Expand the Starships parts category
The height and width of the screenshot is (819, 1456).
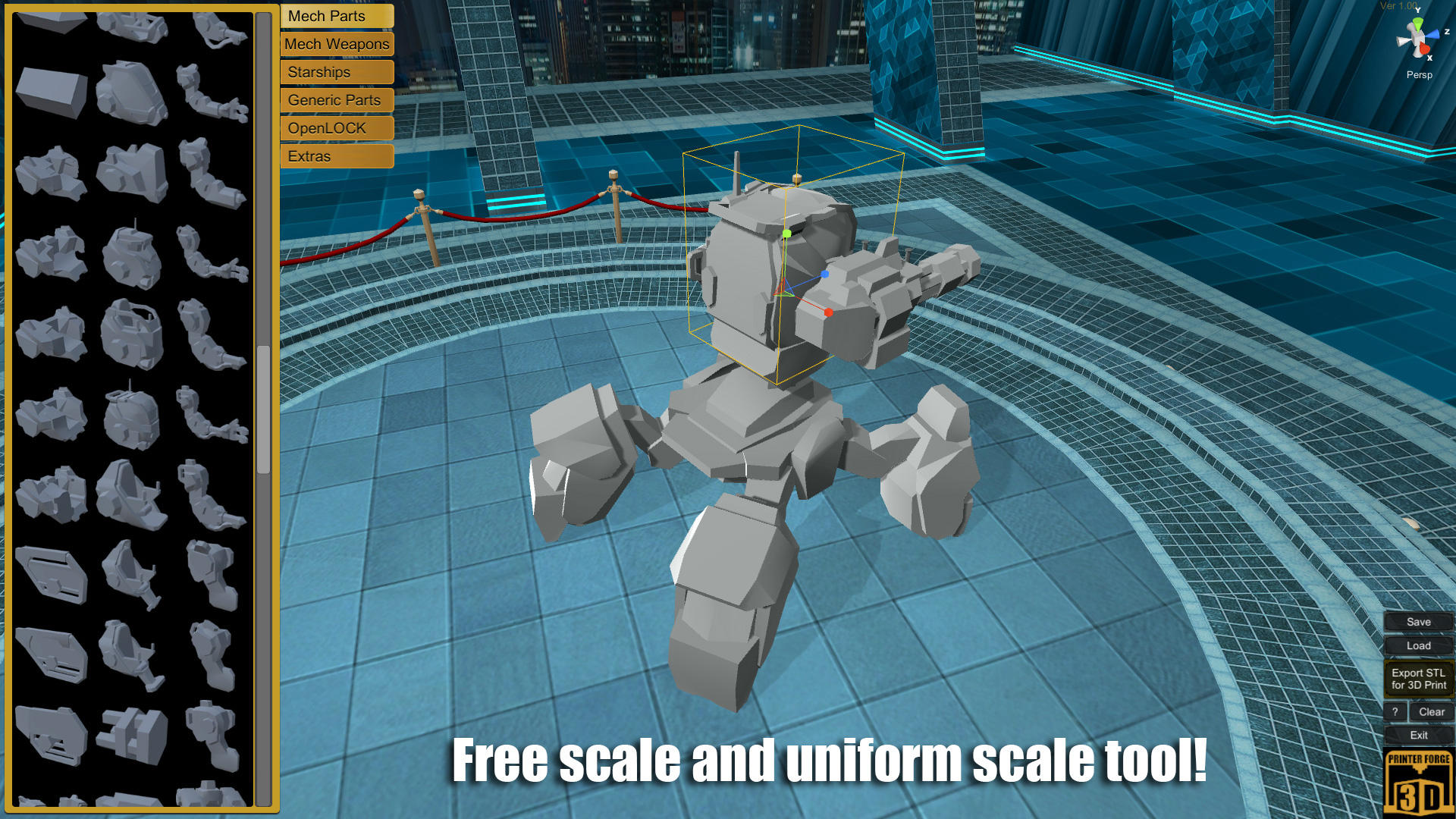click(x=336, y=72)
